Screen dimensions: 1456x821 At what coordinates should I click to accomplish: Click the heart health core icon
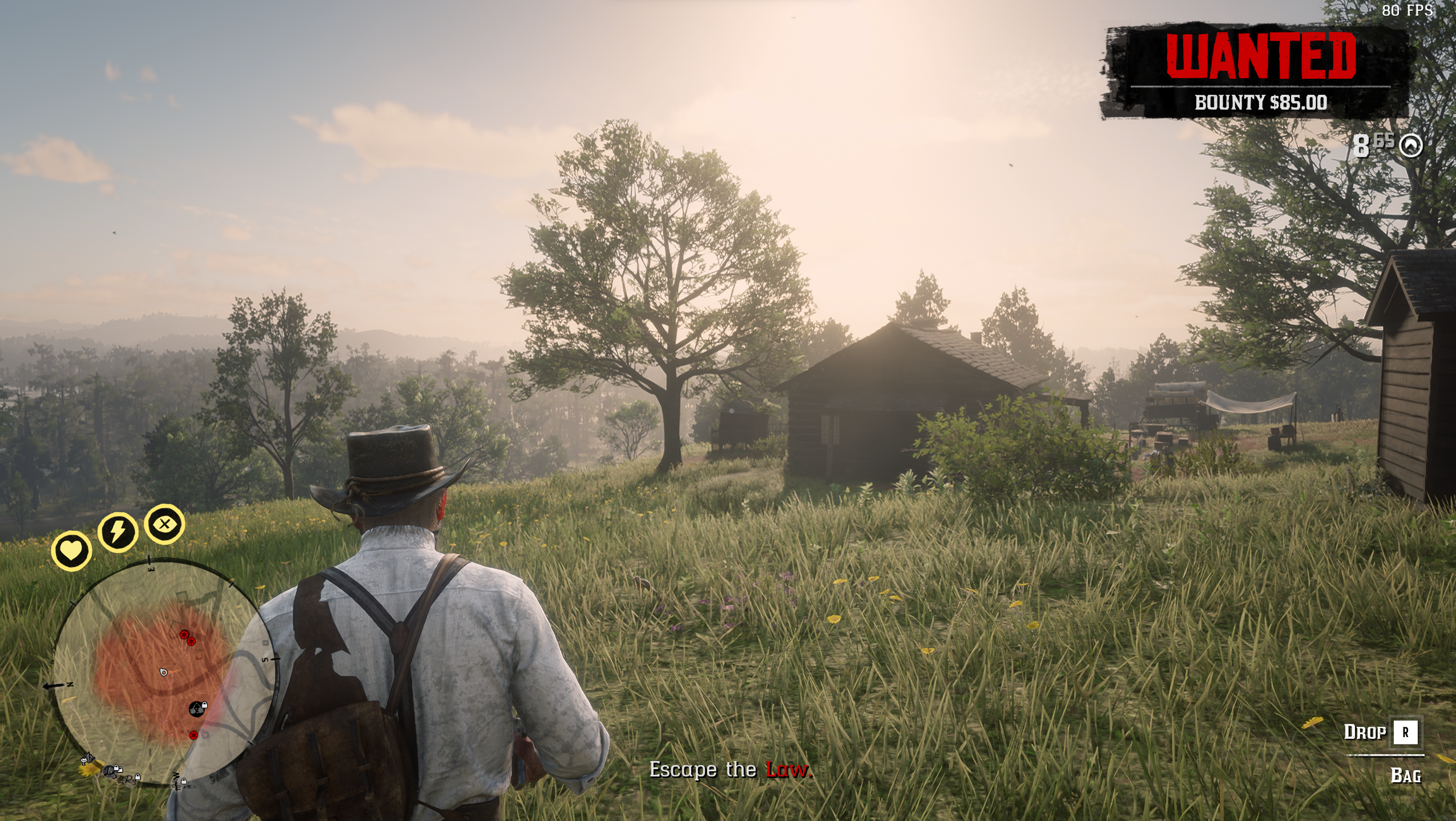71,551
